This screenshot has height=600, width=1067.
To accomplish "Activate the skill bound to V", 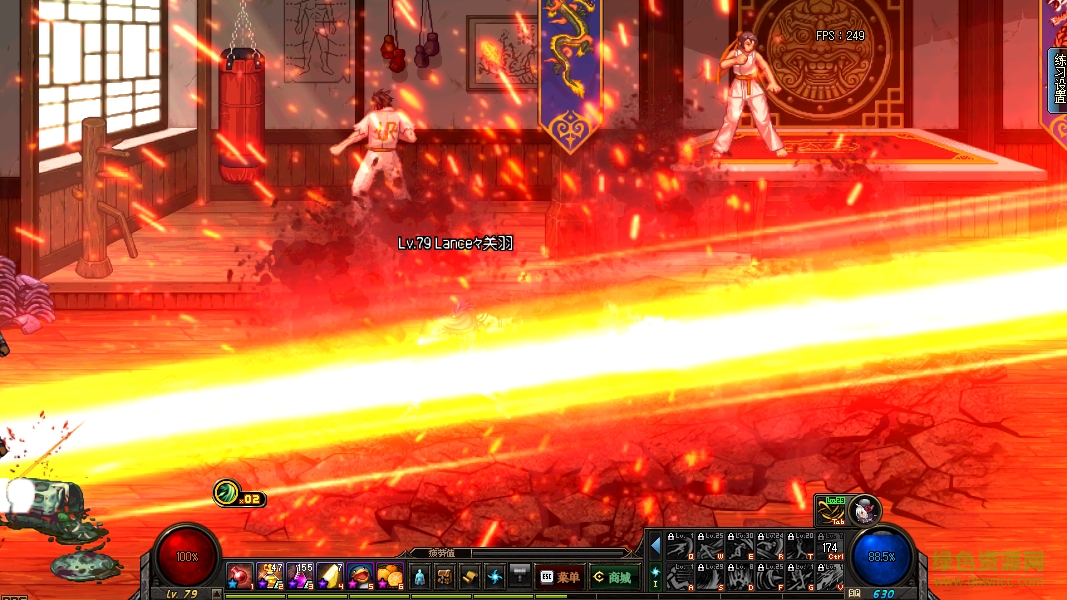I will [x=828, y=578].
